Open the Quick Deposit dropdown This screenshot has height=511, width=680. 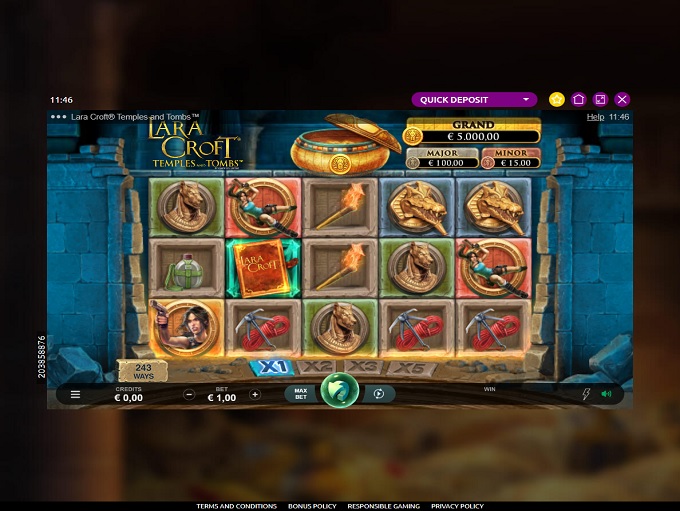pyautogui.click(x=475, y=100)
